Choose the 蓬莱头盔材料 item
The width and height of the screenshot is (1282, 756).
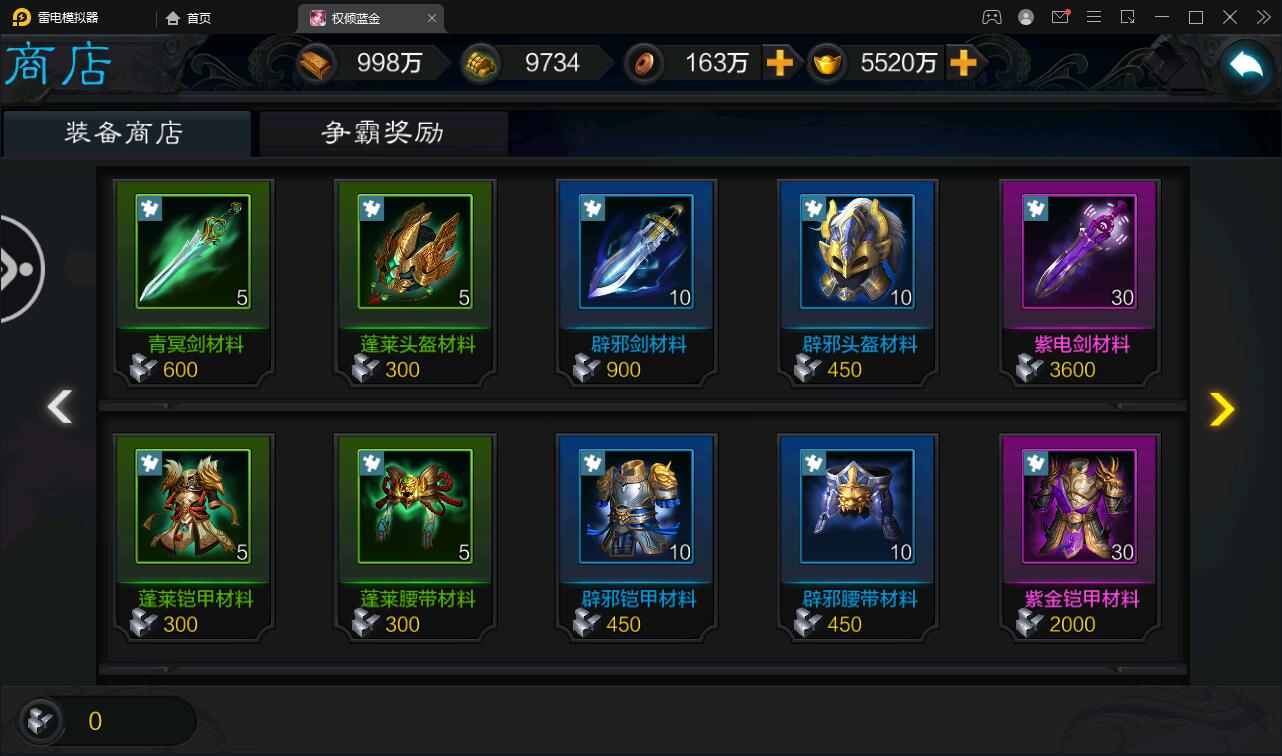tap(416, 252)
